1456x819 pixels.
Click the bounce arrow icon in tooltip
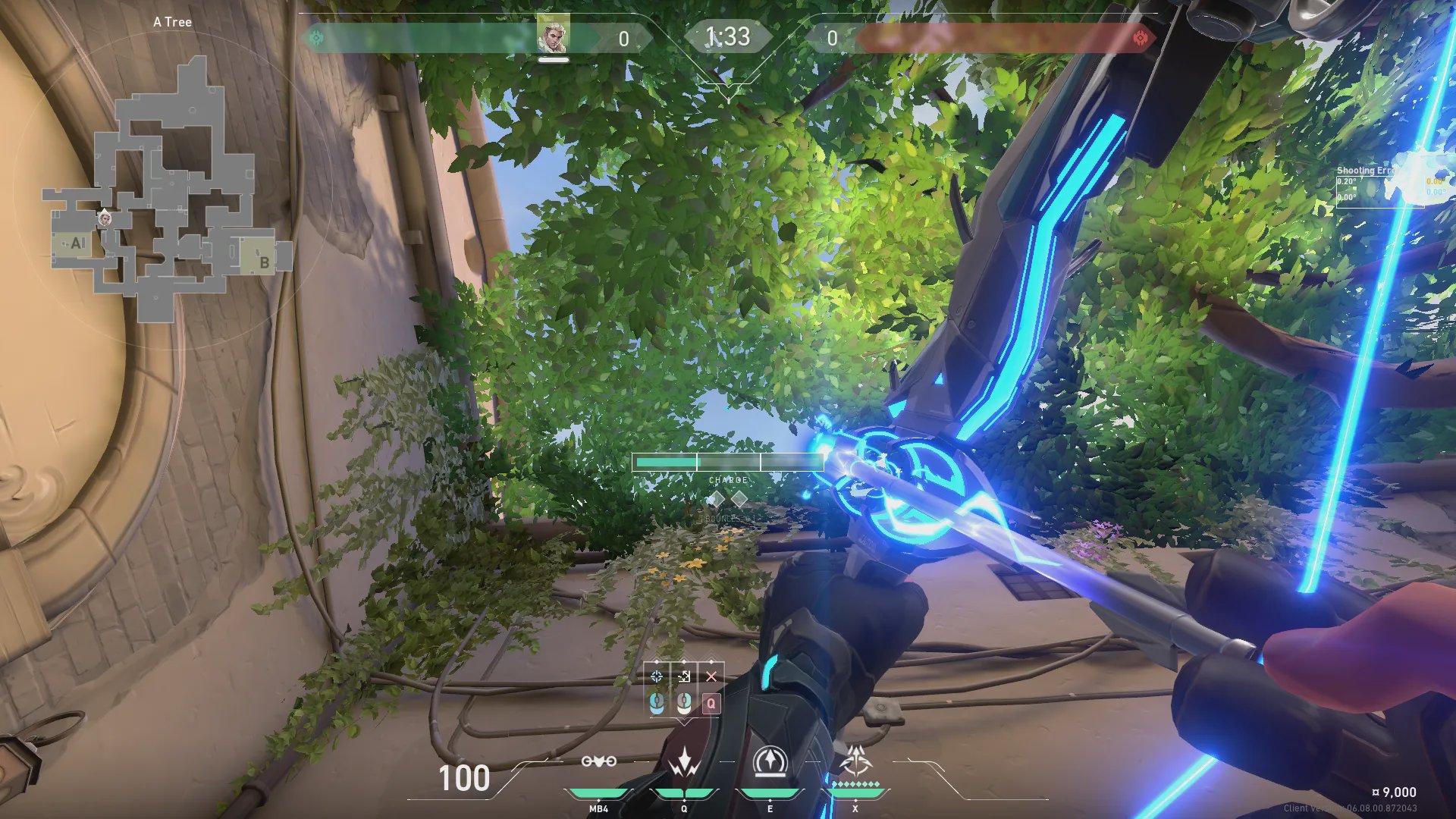[x=684, y=676]
